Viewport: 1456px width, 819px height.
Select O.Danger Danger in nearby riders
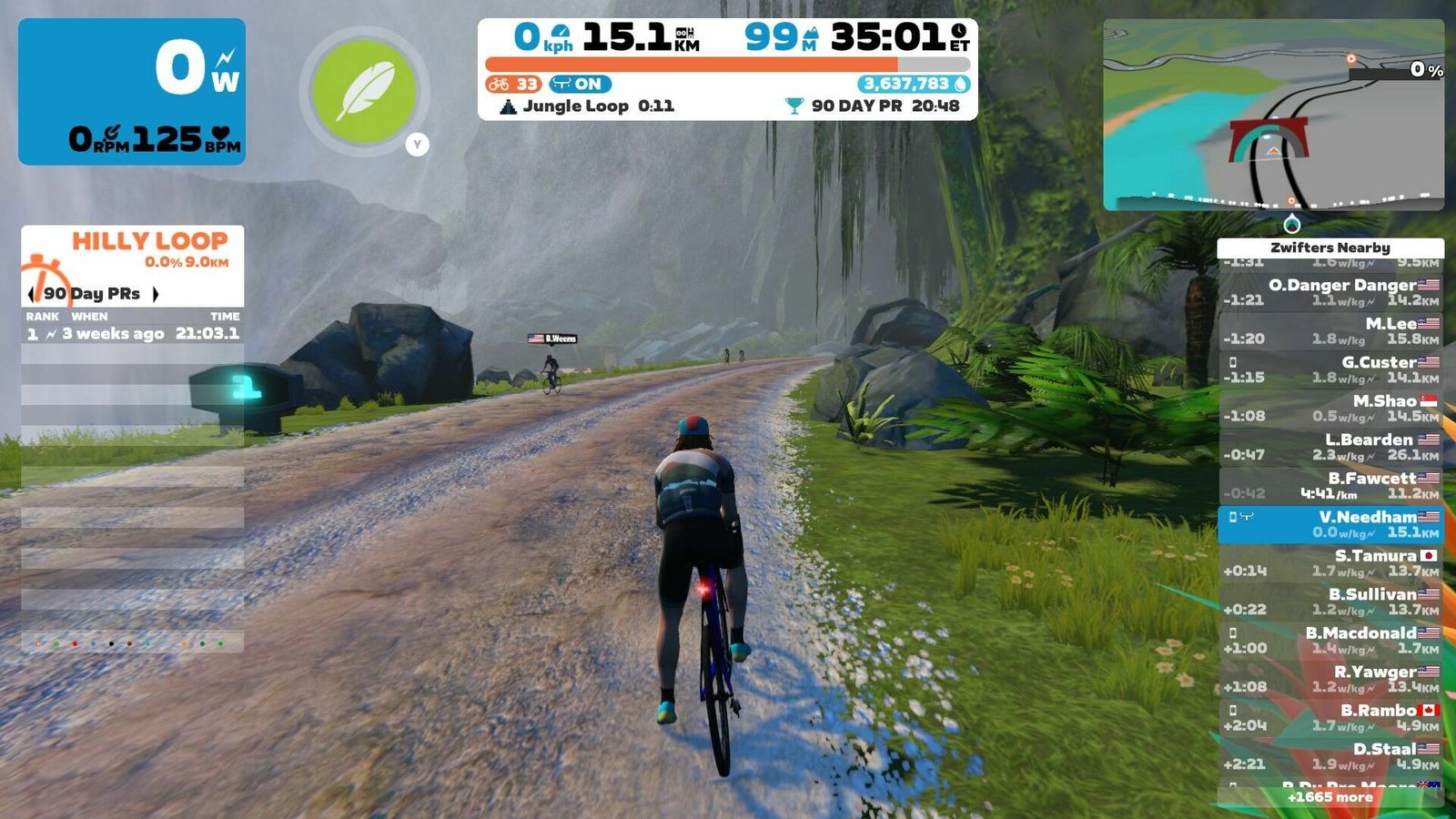[1330, 292]
